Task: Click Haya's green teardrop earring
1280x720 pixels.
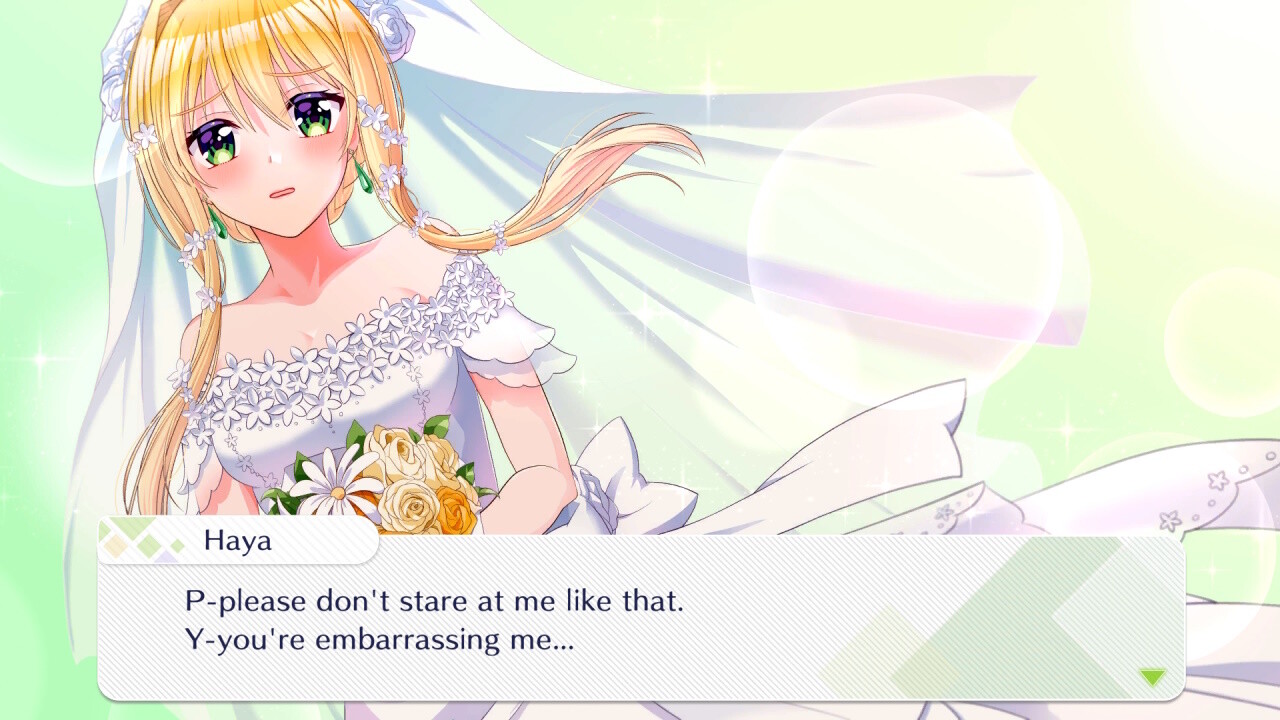Action: [218, 224]
